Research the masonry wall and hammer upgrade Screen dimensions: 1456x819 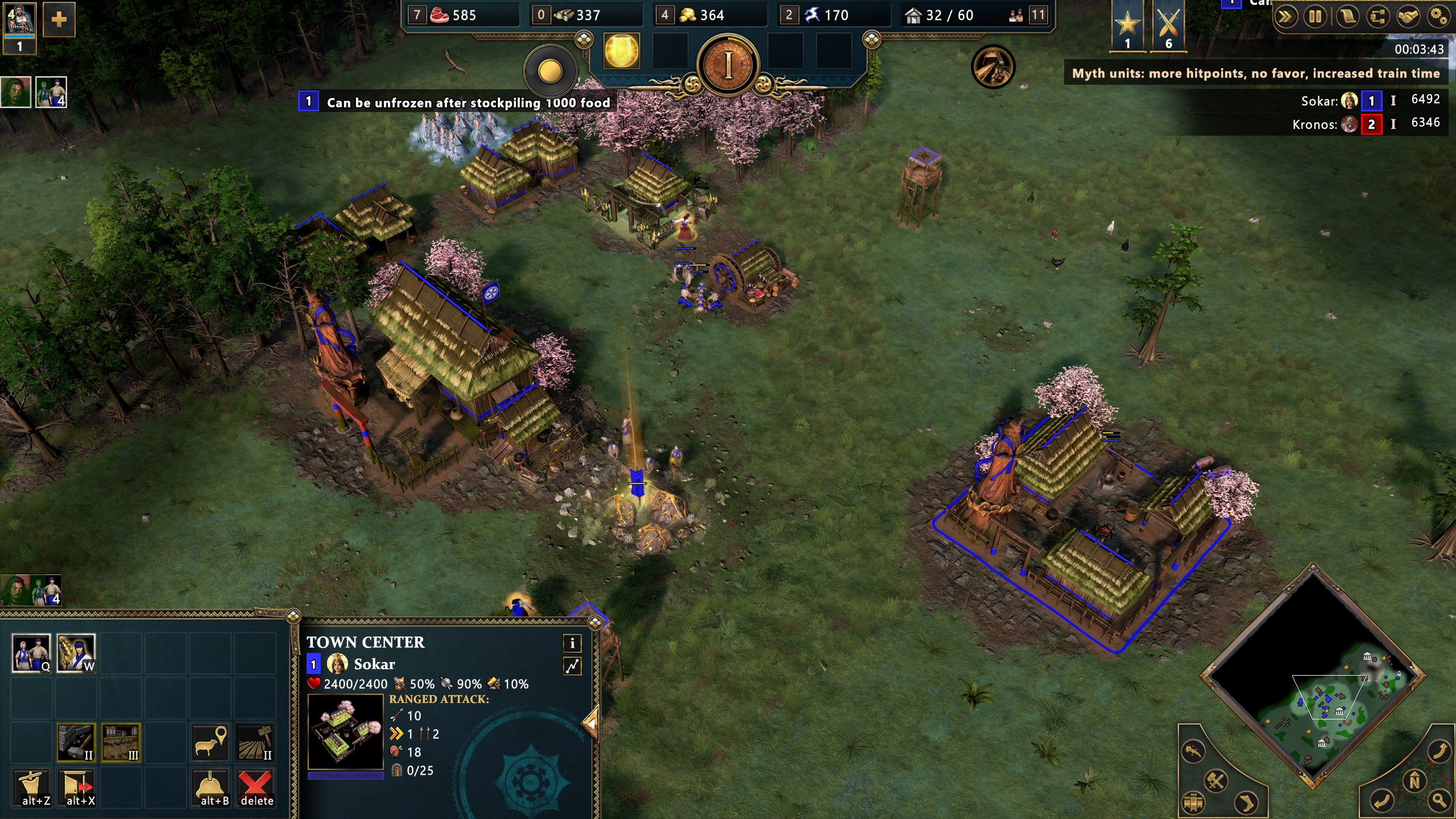76,742
